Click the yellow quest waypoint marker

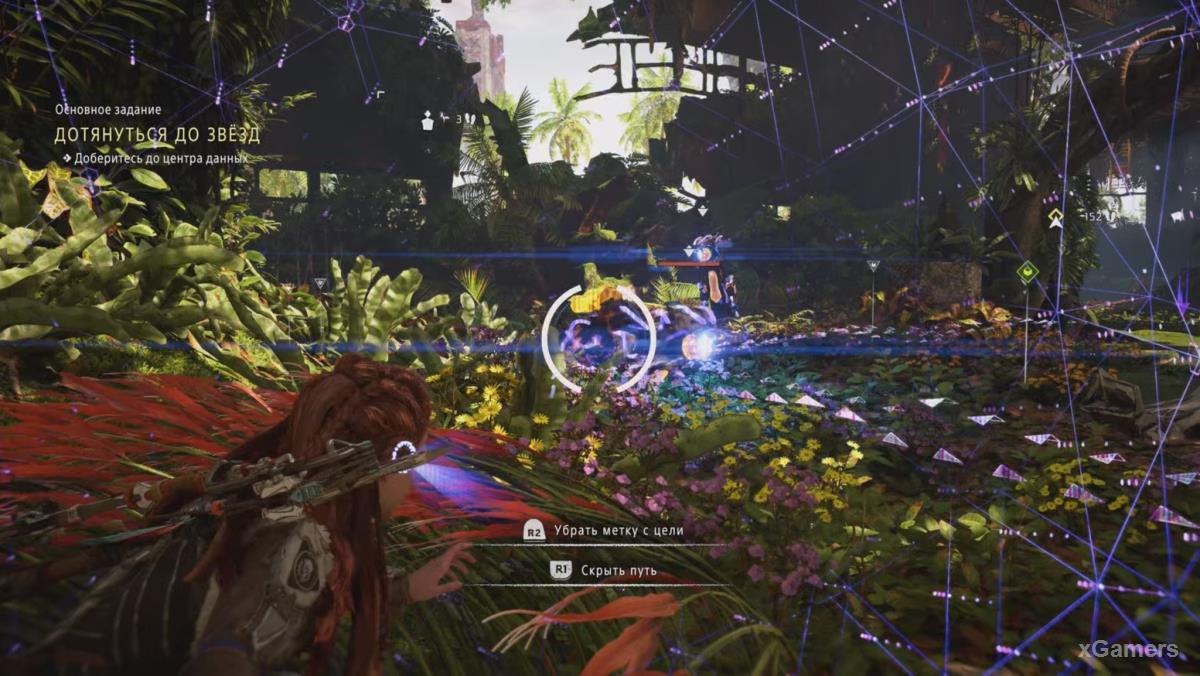(1056, 218)
